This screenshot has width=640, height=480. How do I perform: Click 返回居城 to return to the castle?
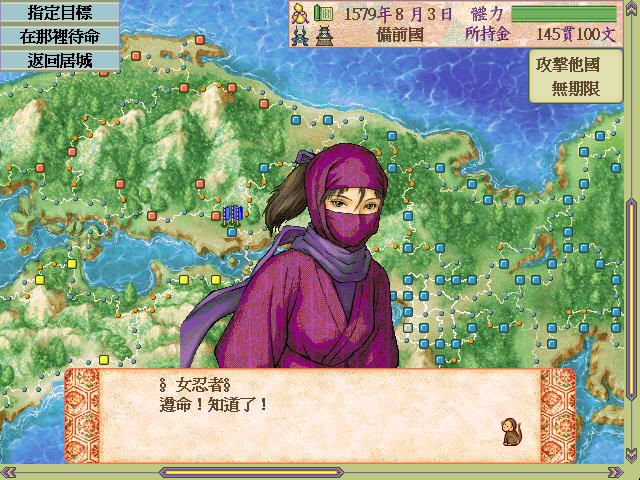pos(59,58)
